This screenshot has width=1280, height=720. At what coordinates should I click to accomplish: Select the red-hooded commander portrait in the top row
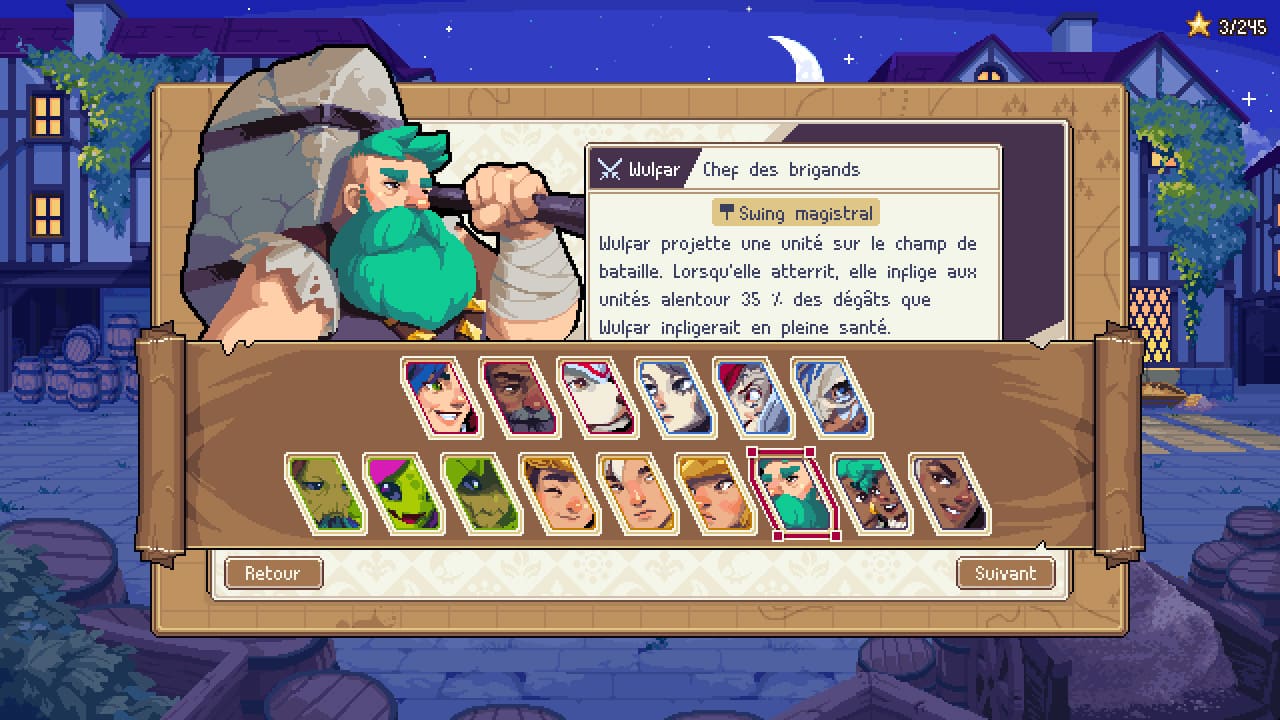(x=749, y=396)
